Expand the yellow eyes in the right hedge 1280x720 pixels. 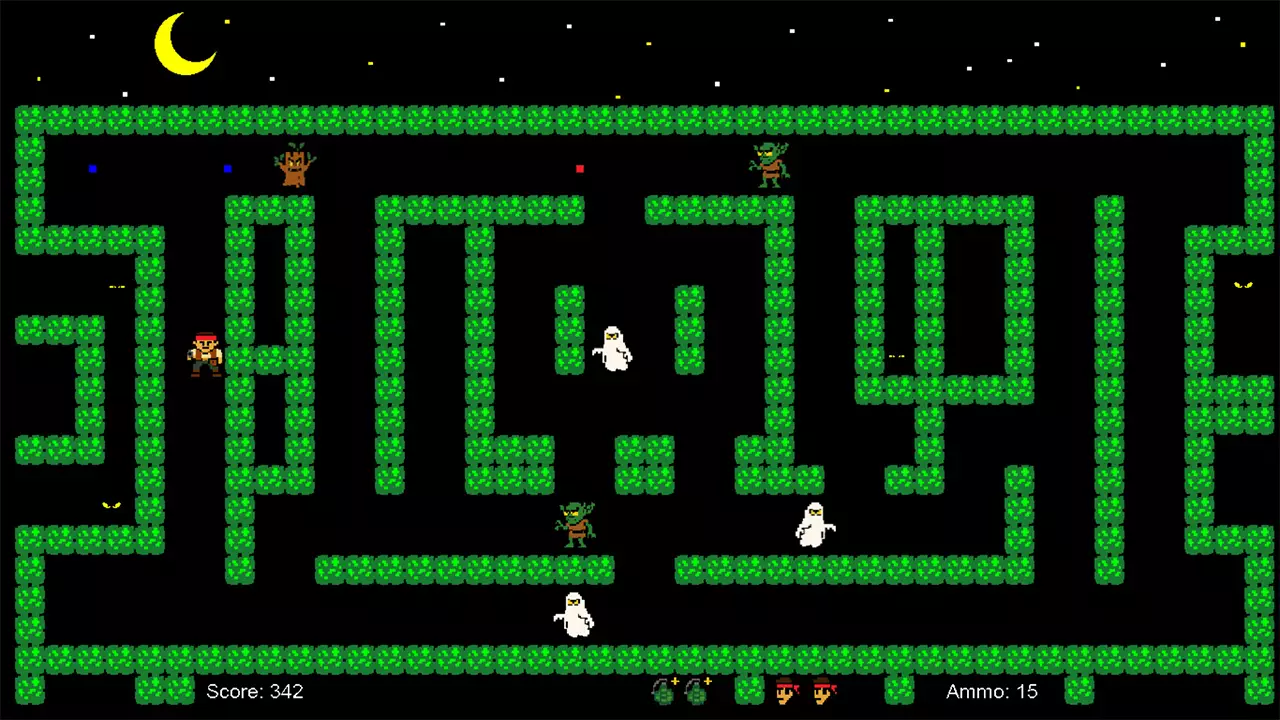point(1243,287)
